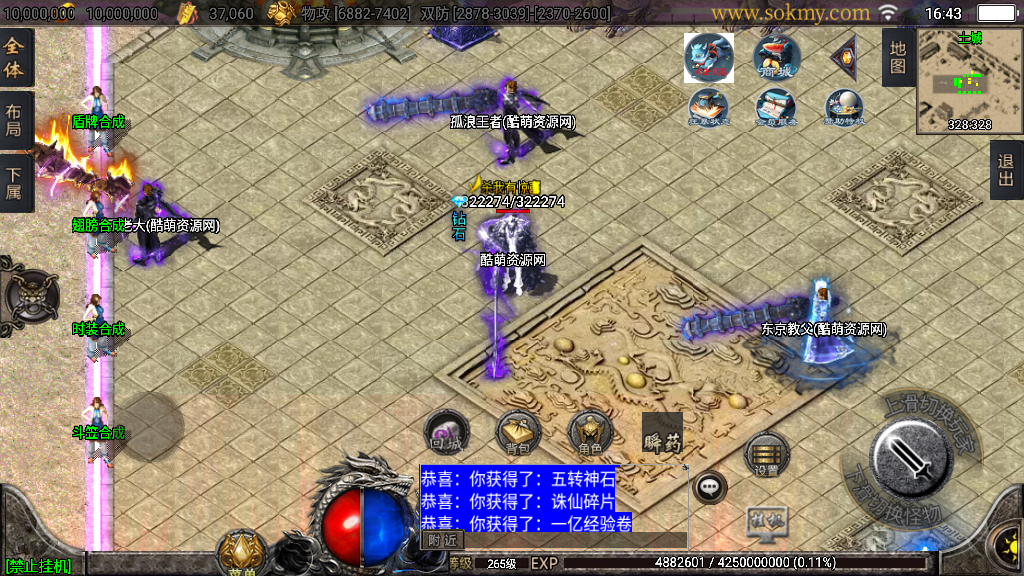Tap the sword attack button
This screenshot has height=576, width=1024.
coord(911,456)
